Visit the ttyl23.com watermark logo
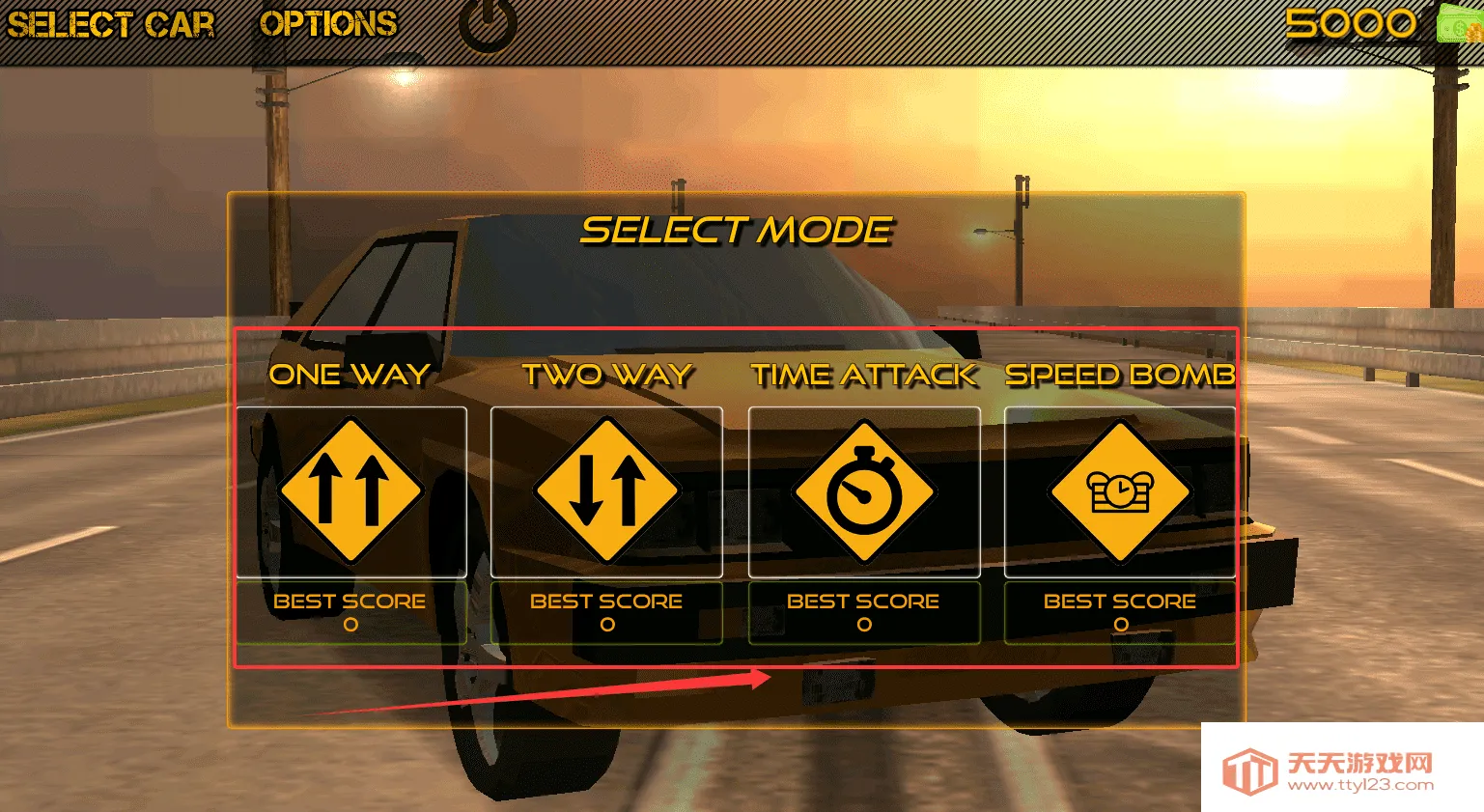Image resolution: width=1484 pixels, height=812 pixels. click(1342, 770)
